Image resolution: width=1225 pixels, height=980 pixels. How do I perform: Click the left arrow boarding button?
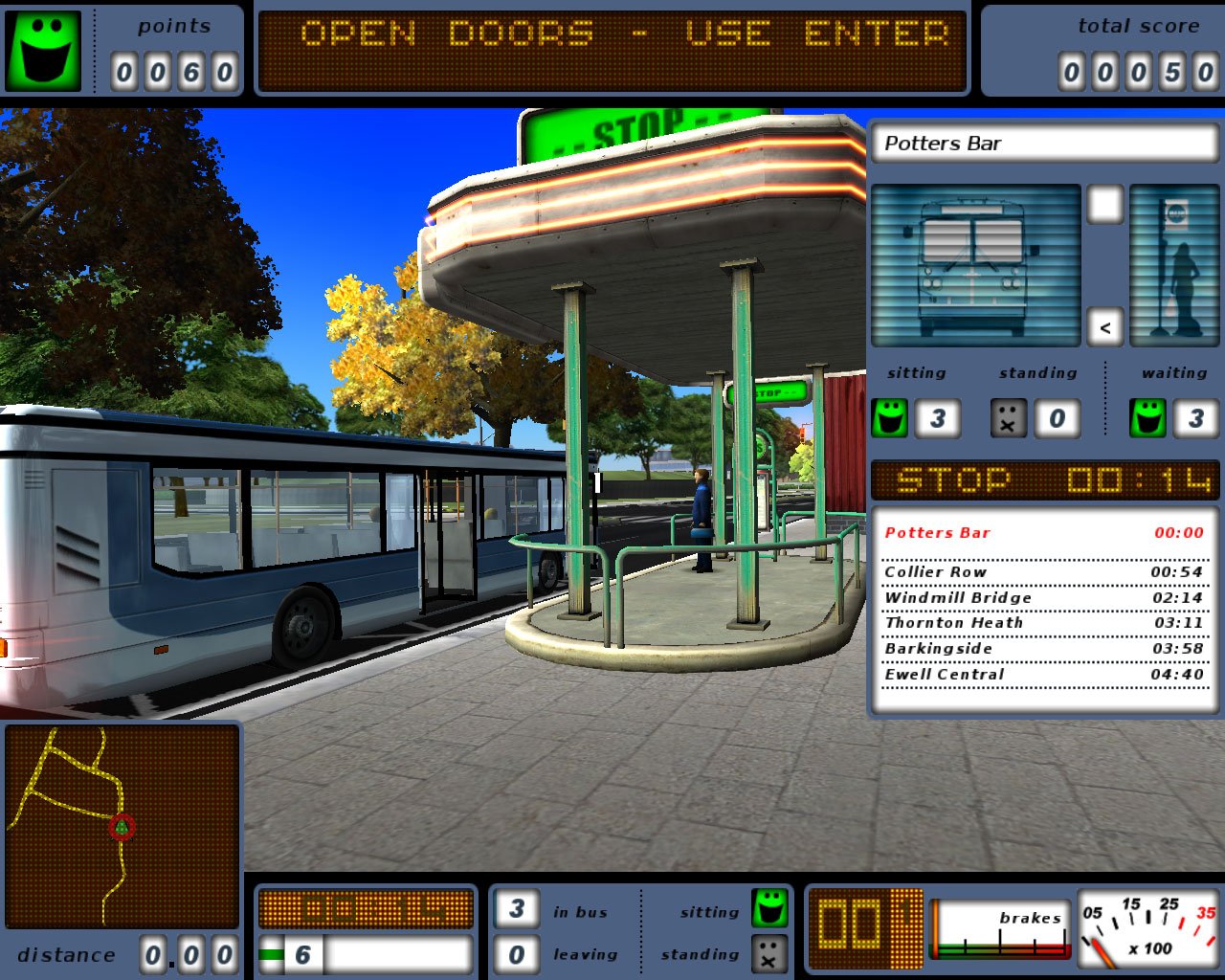pos(1104,327)
